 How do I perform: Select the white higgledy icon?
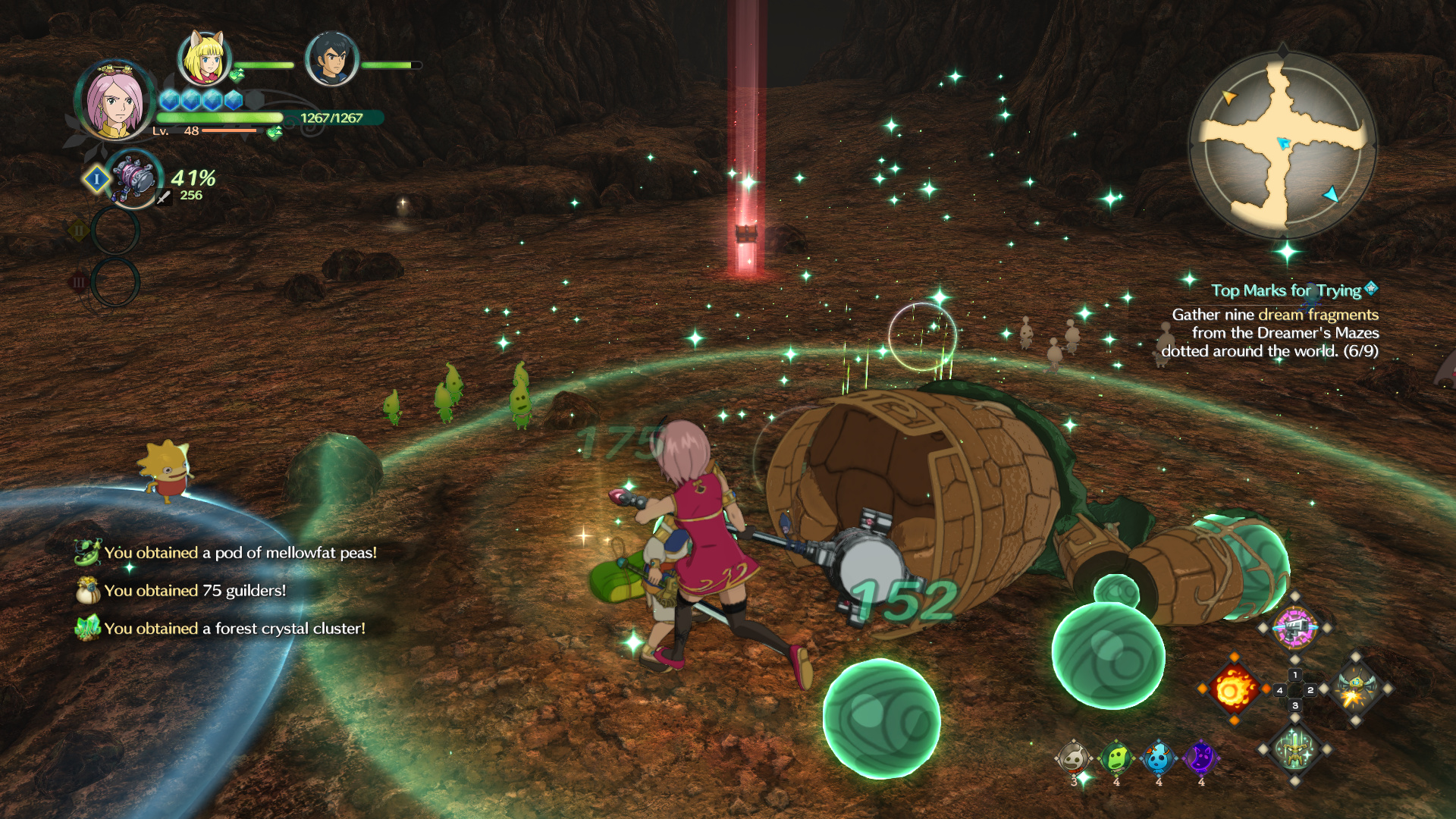[x=1073, y=758]
